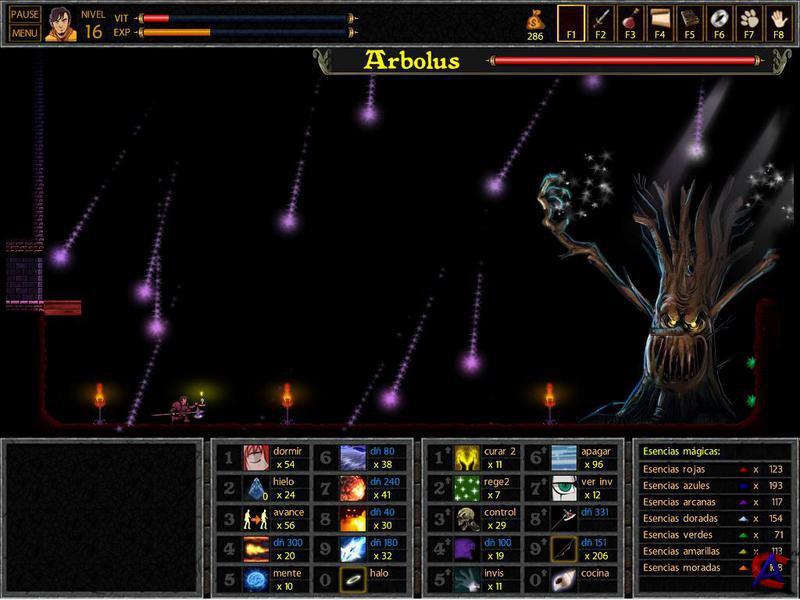This screenshot has width=800, height=600.
Task: Click the PAUSE button
Action: pos(25,15)
